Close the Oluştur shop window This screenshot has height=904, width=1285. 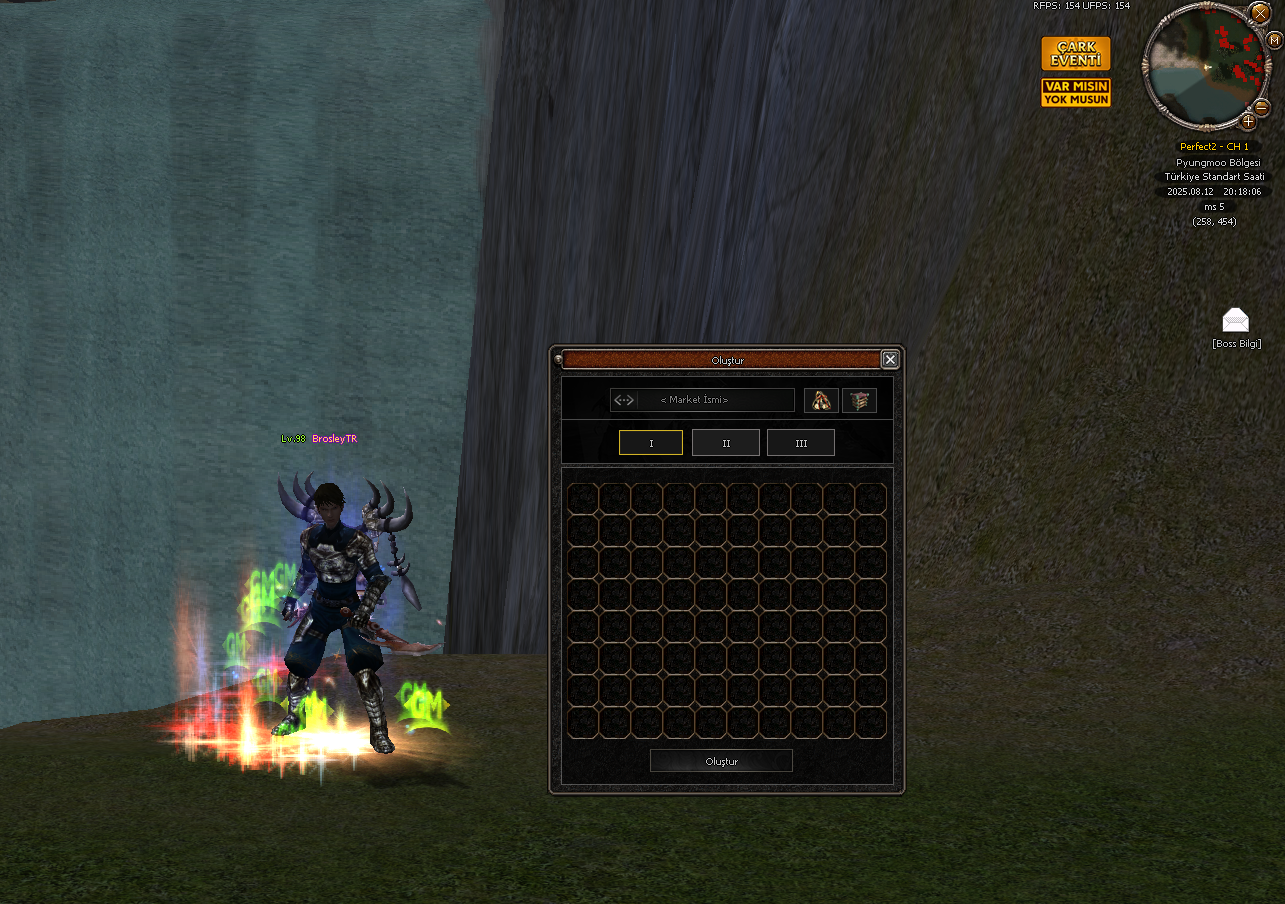(x=890, y=360)
